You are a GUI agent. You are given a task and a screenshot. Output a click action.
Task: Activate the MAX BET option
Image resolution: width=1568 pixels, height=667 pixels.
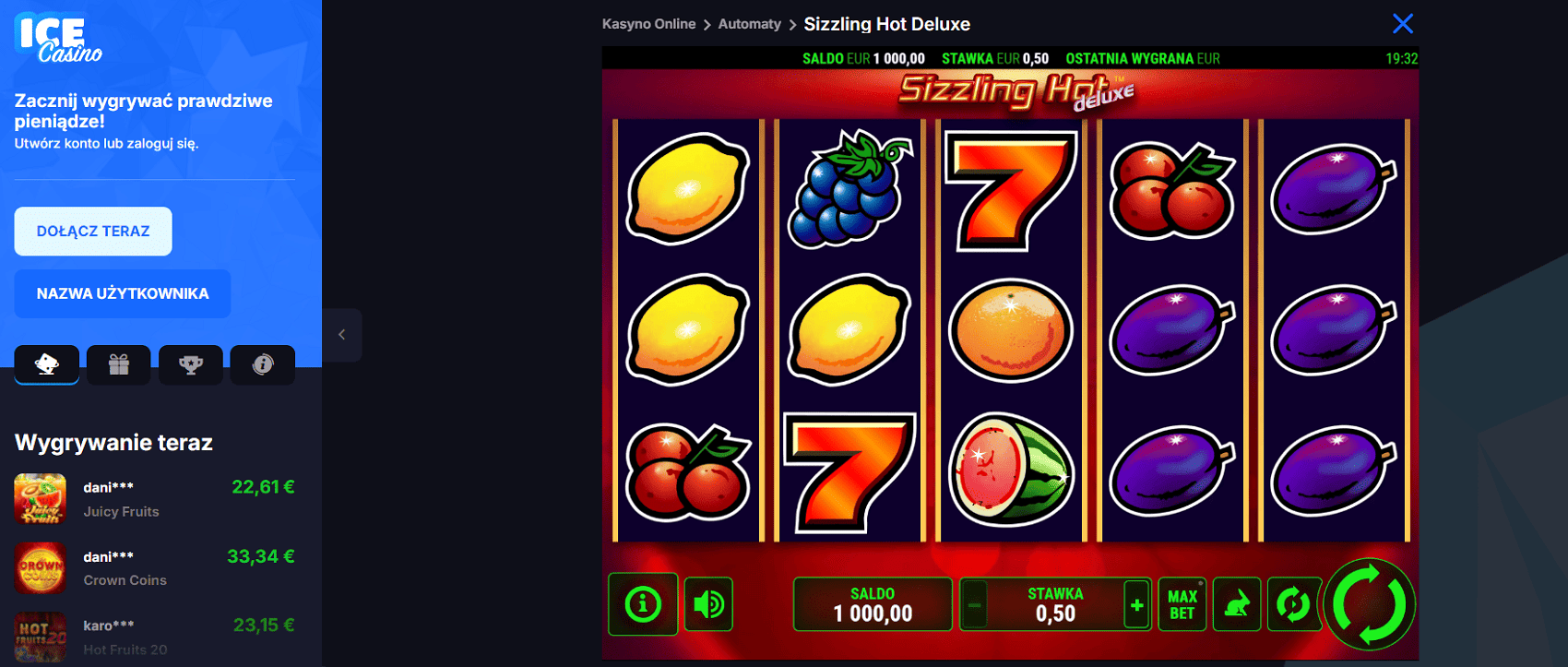click(1182, 603)
